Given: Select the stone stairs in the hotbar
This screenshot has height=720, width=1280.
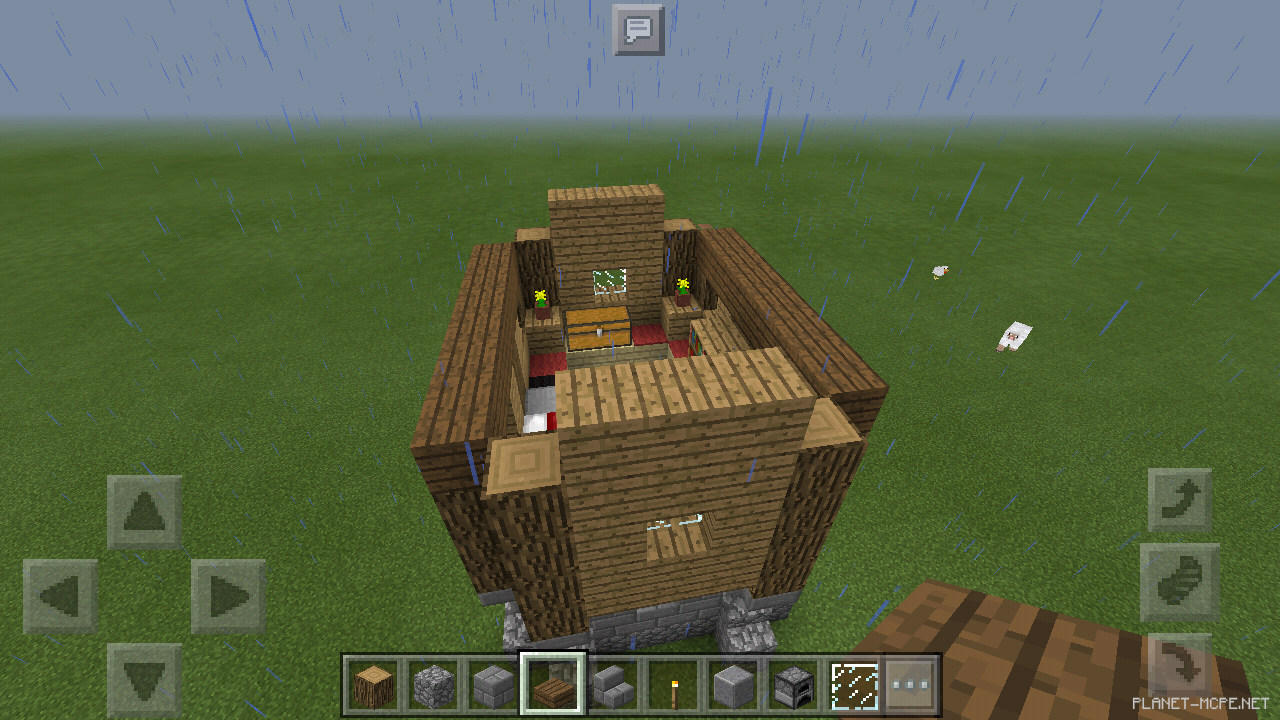Looking at the screenshot, I should 614,682.
